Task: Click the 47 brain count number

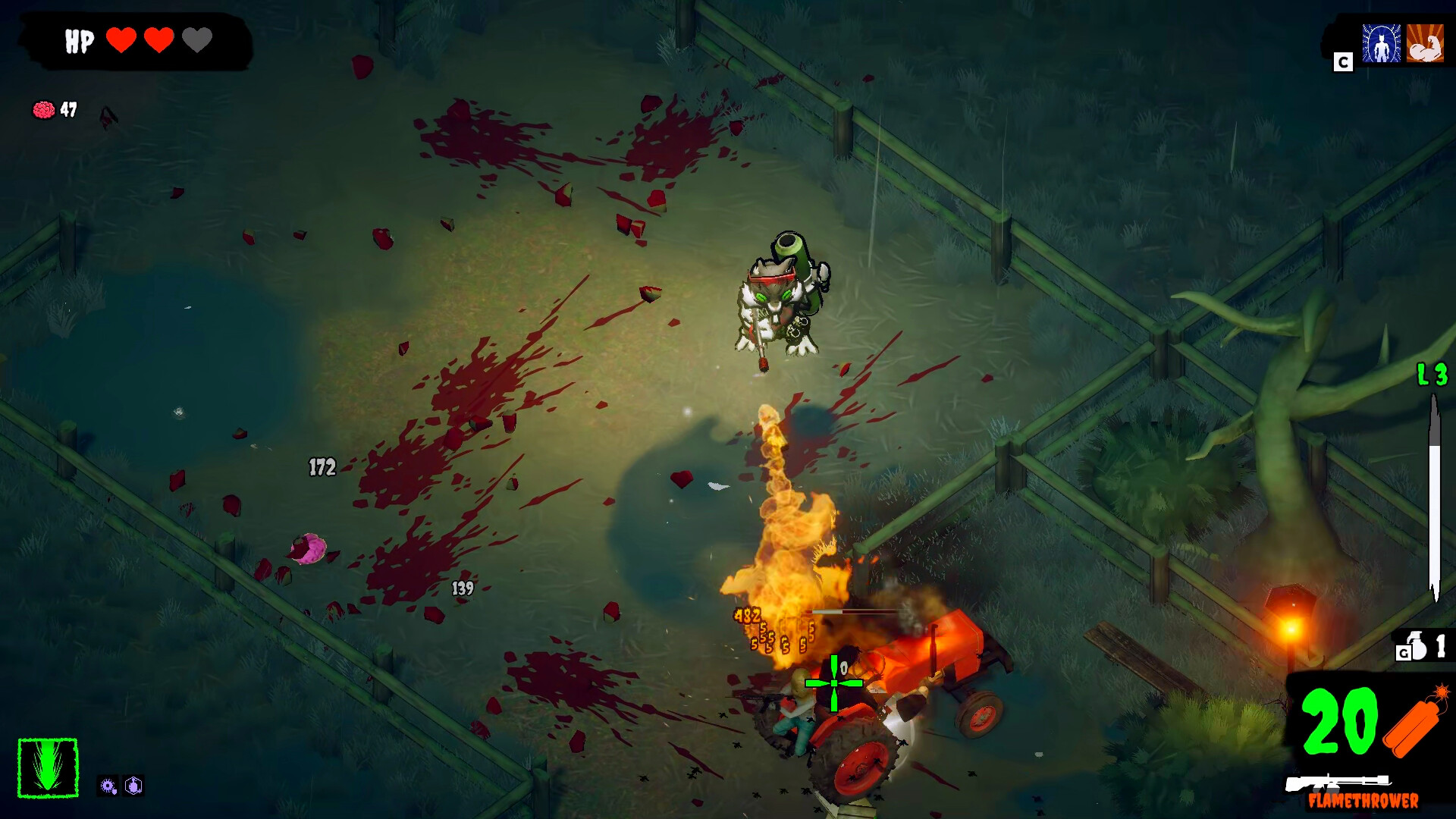Action: point(67,109)
